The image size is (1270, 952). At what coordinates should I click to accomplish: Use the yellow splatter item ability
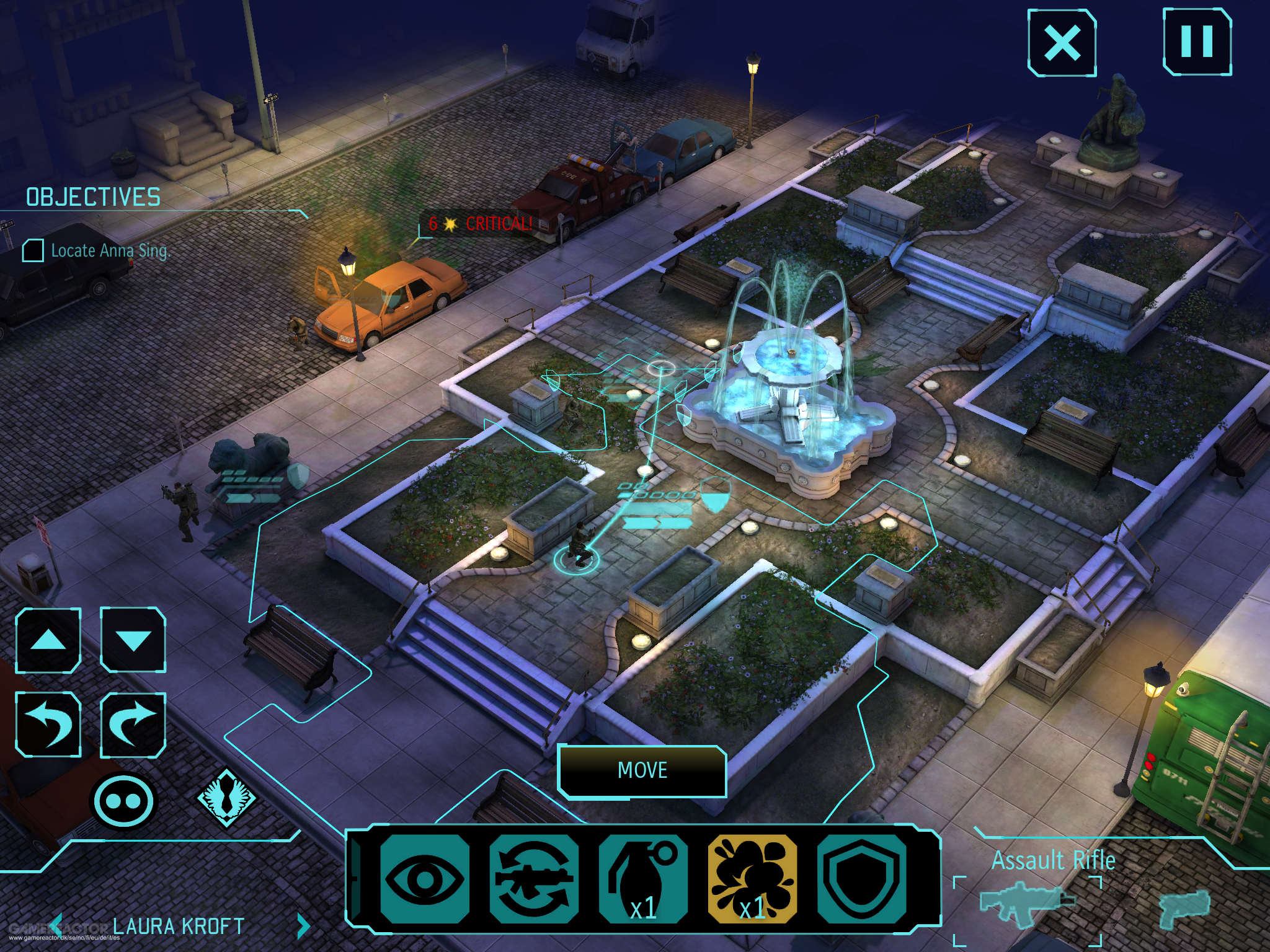click(x=752, y=879)
